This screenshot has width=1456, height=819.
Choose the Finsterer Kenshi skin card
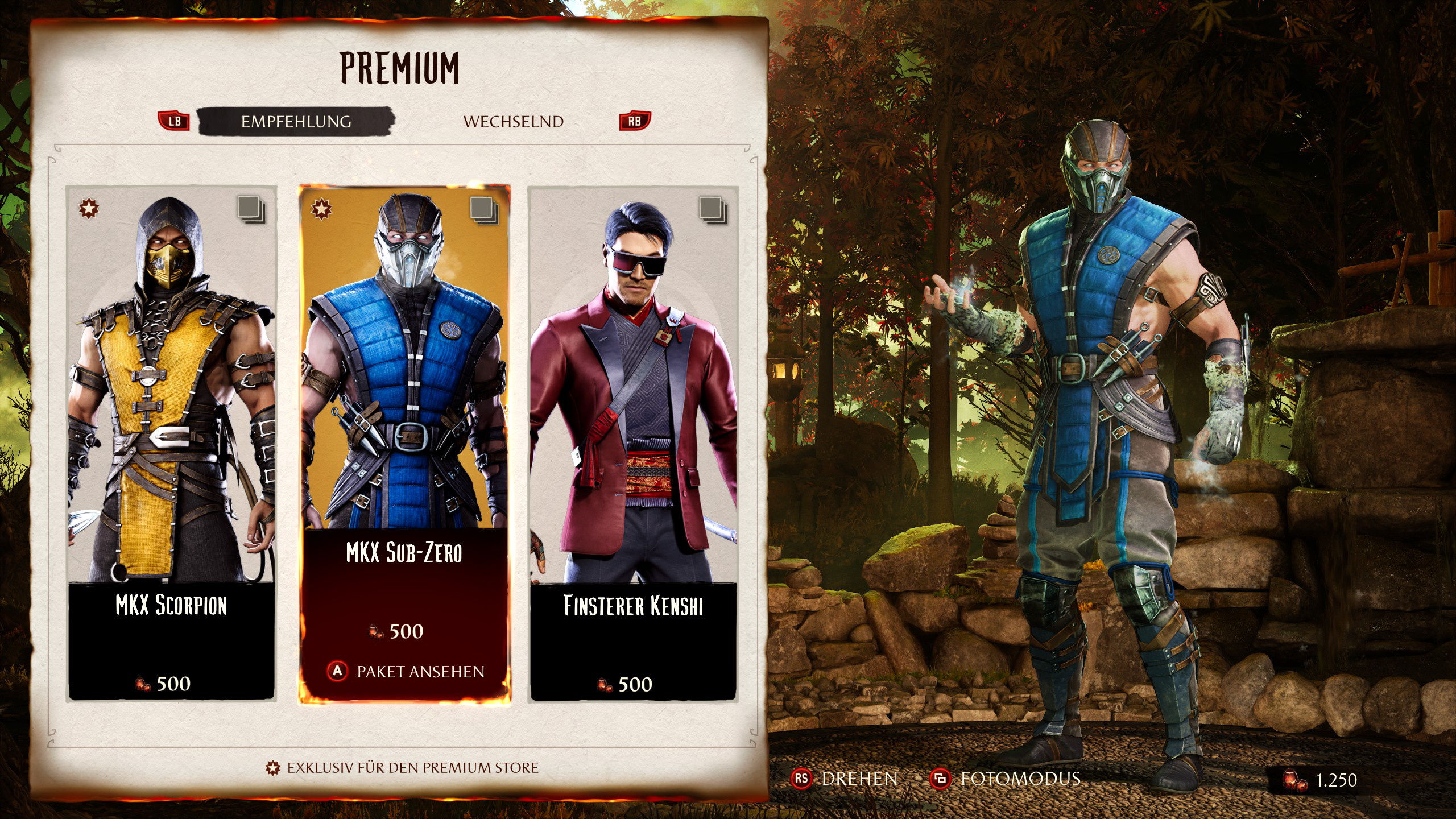(633, 444)
